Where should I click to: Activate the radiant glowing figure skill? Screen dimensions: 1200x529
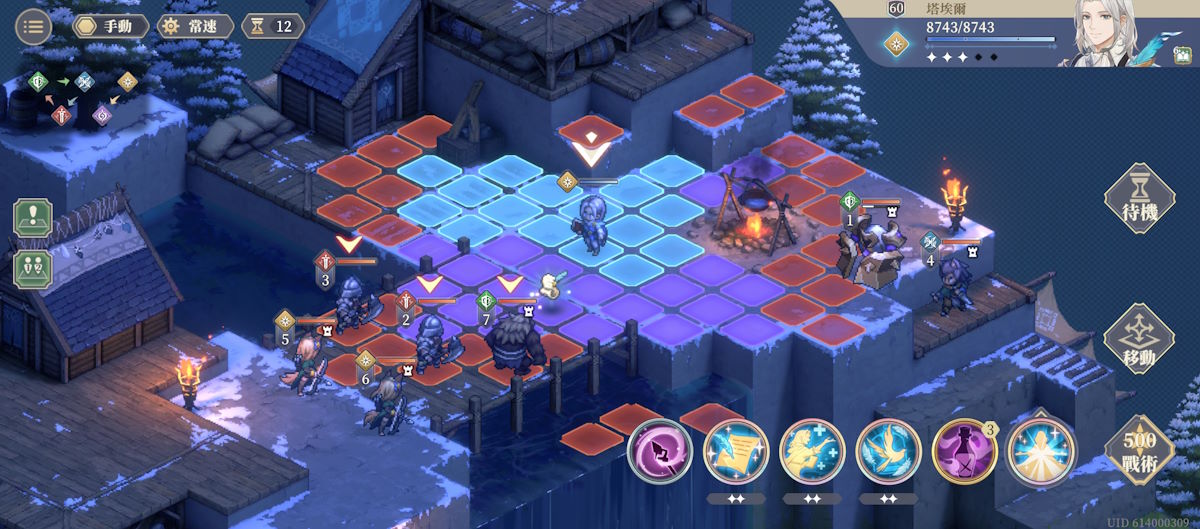[1040, 452]
